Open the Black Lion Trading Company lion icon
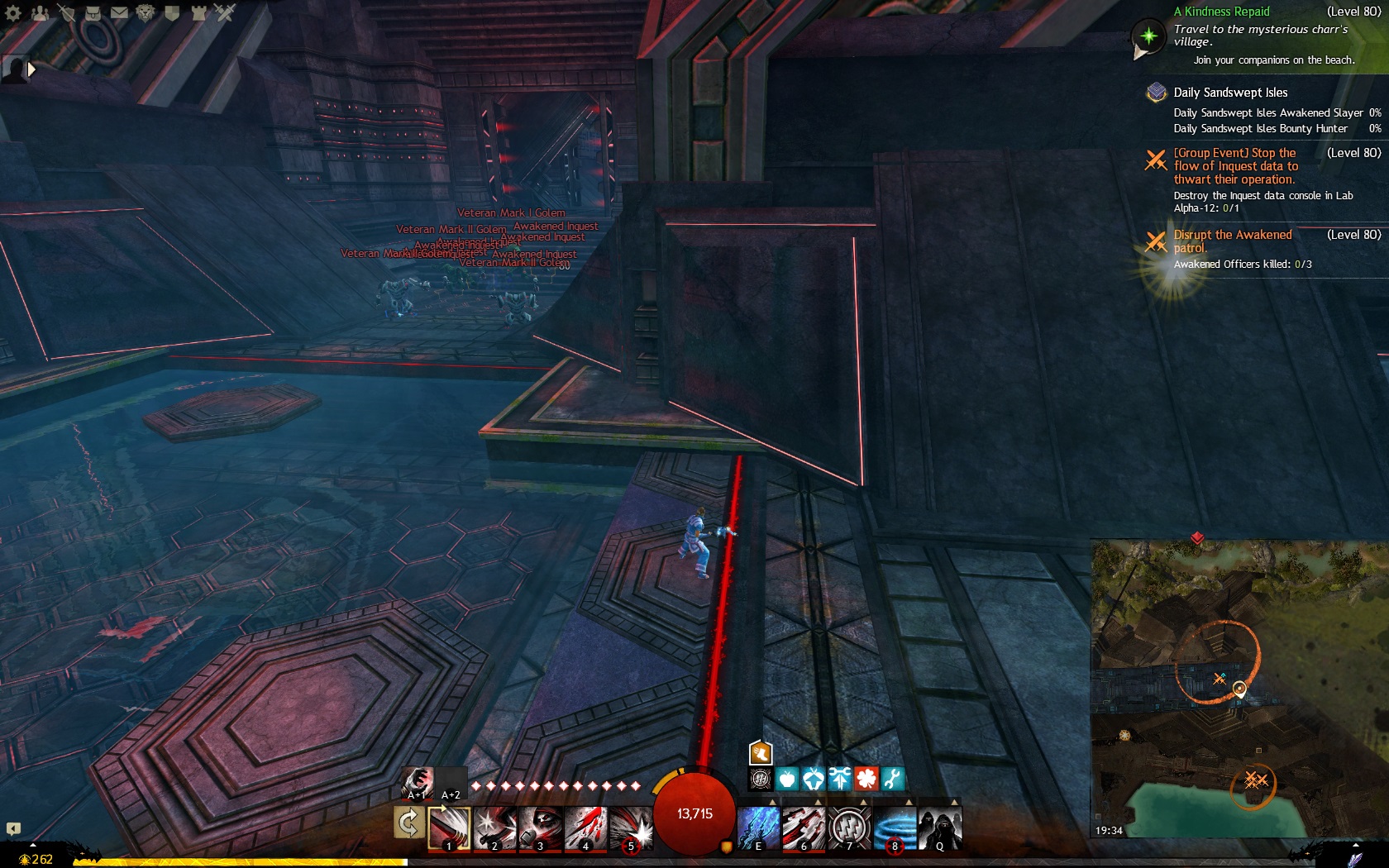Image resolution: width=1389 pixels, height=868 pixels. (x=146, y=13)
